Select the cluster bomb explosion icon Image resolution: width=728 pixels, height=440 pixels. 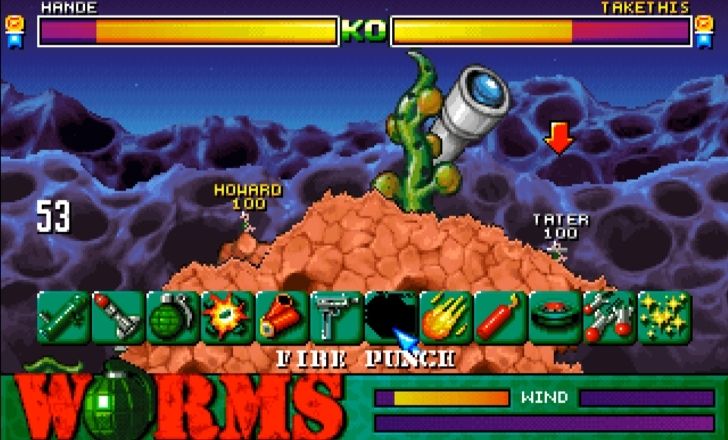coord(227,316)
